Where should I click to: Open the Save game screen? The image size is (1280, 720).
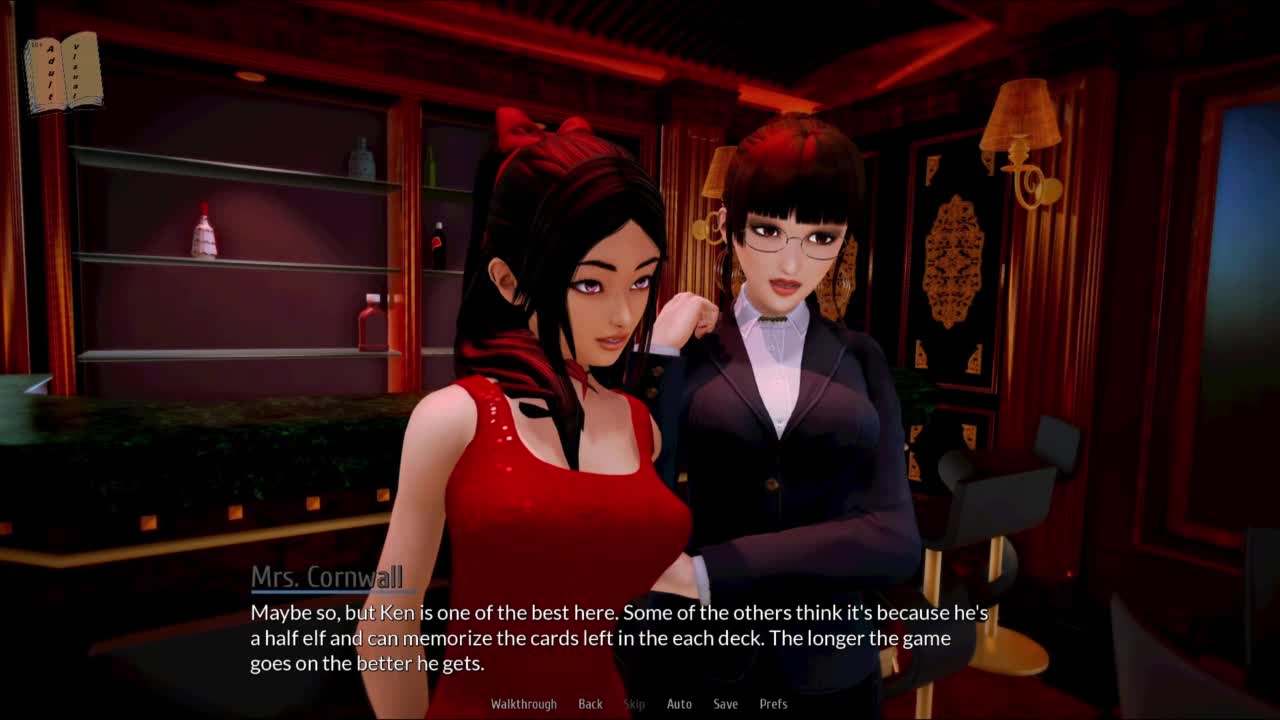[x=725, y=704]
